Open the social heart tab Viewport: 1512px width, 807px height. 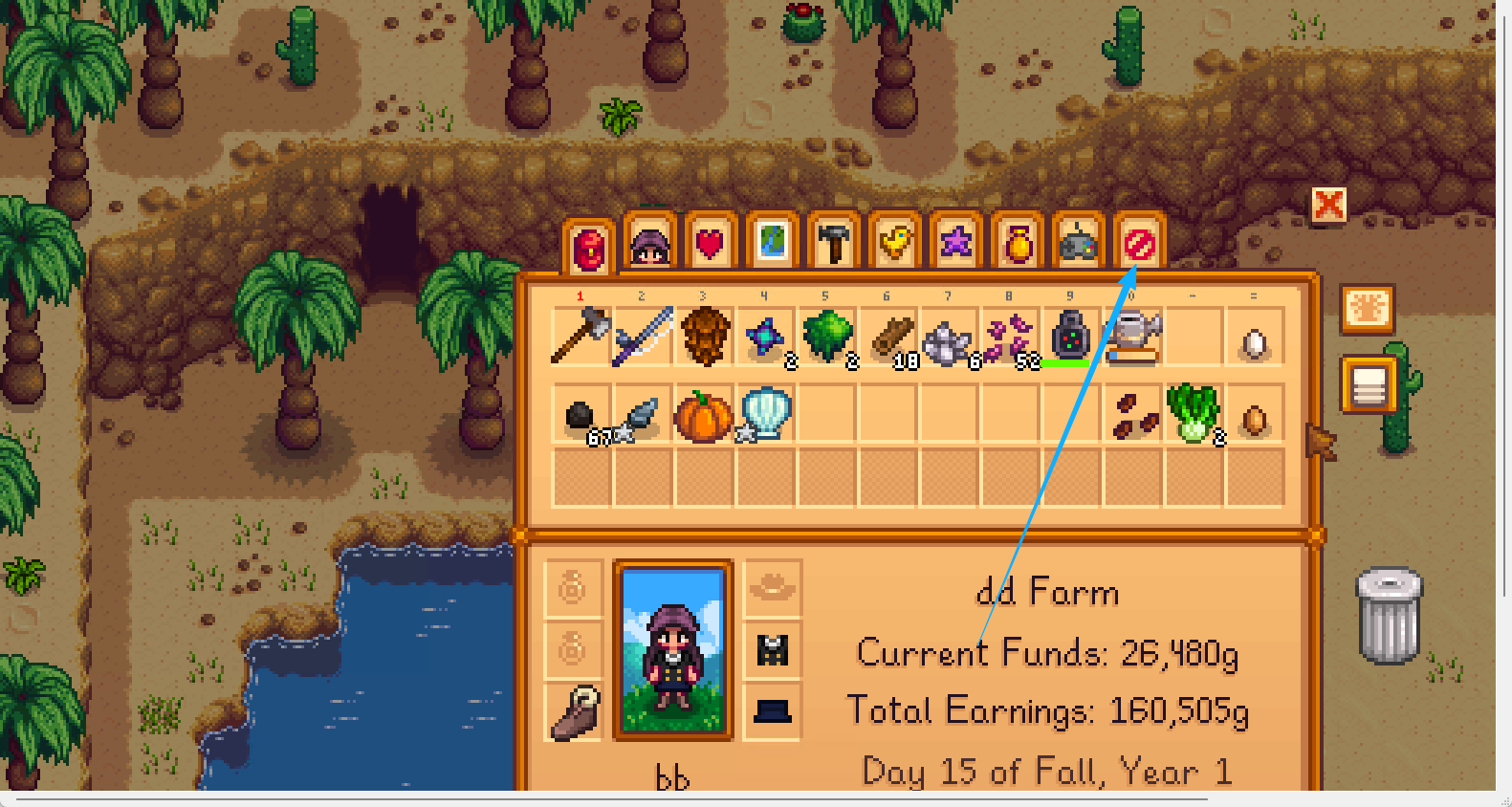coord(711,246)
